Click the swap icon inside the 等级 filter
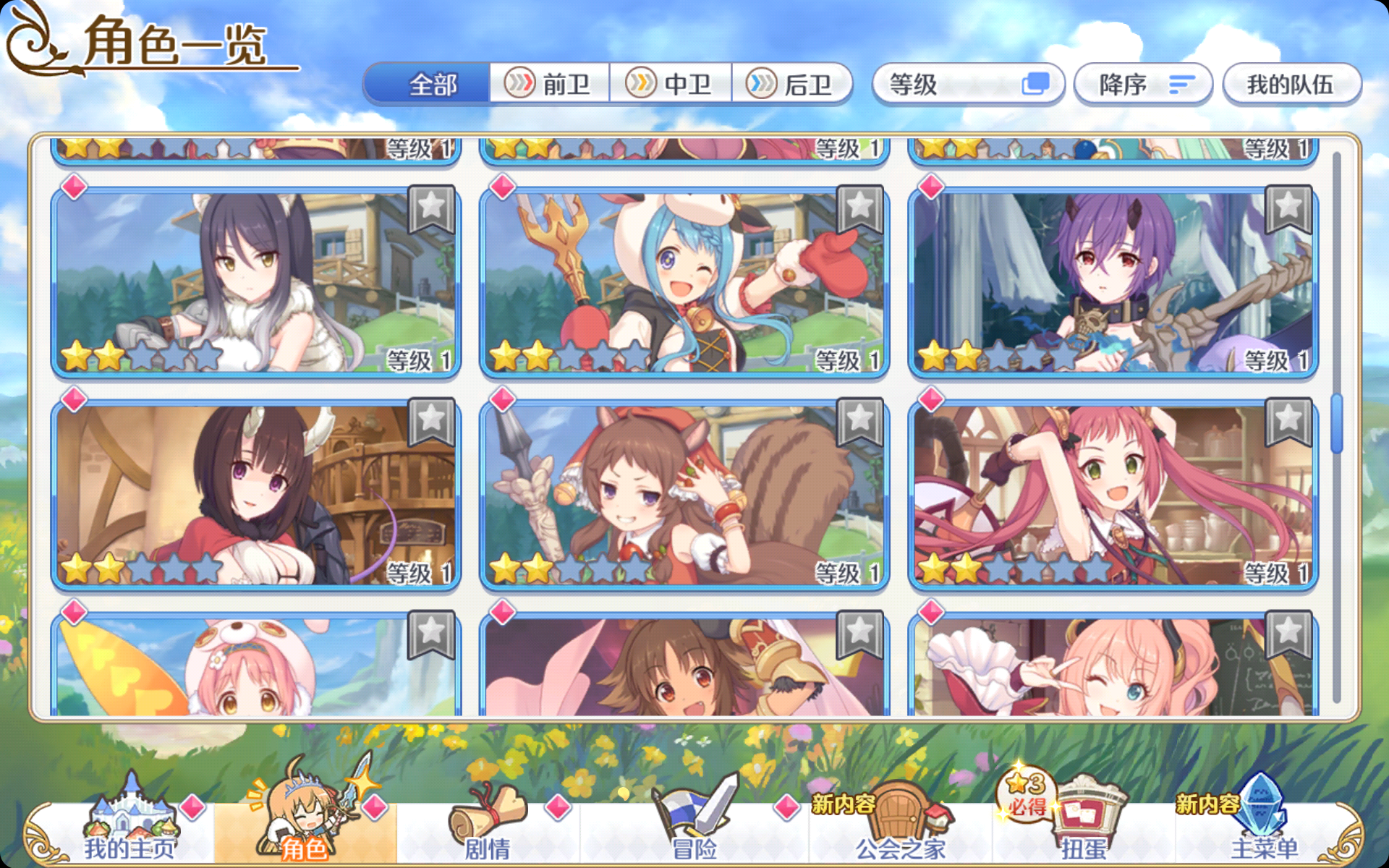Viewport: 1389px width, 868px height. tap(1037, 85)
